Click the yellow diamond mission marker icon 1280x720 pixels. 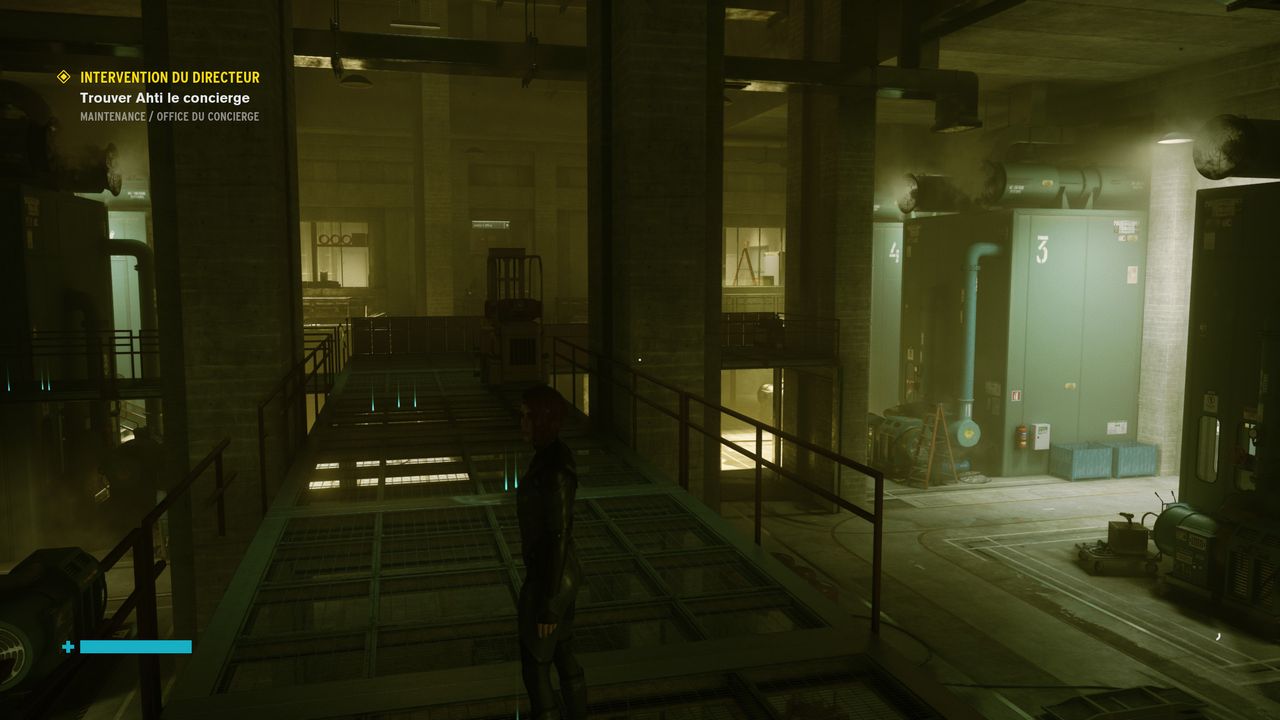(64, 77)
